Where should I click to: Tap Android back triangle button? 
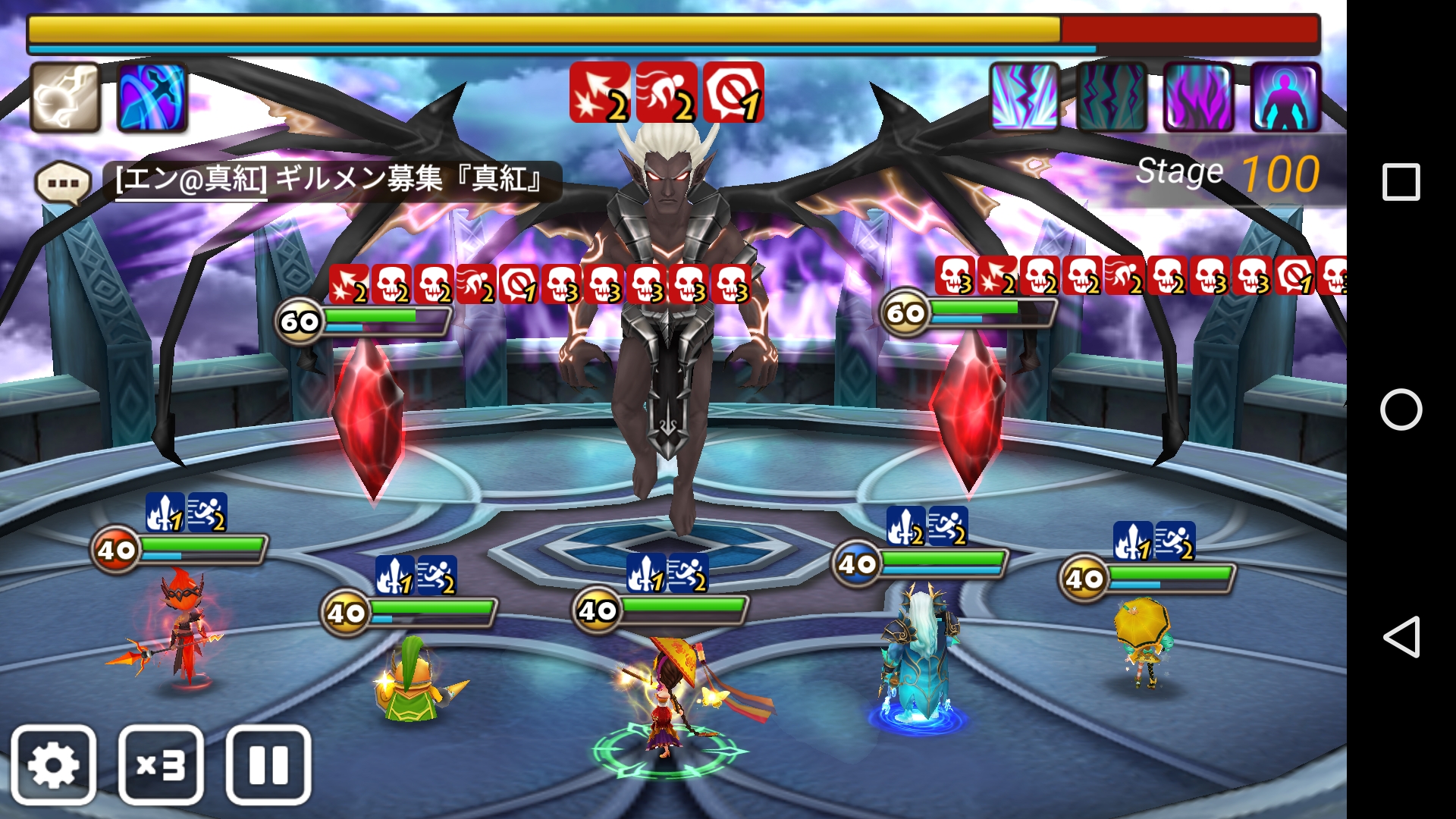coord(1401,636)
